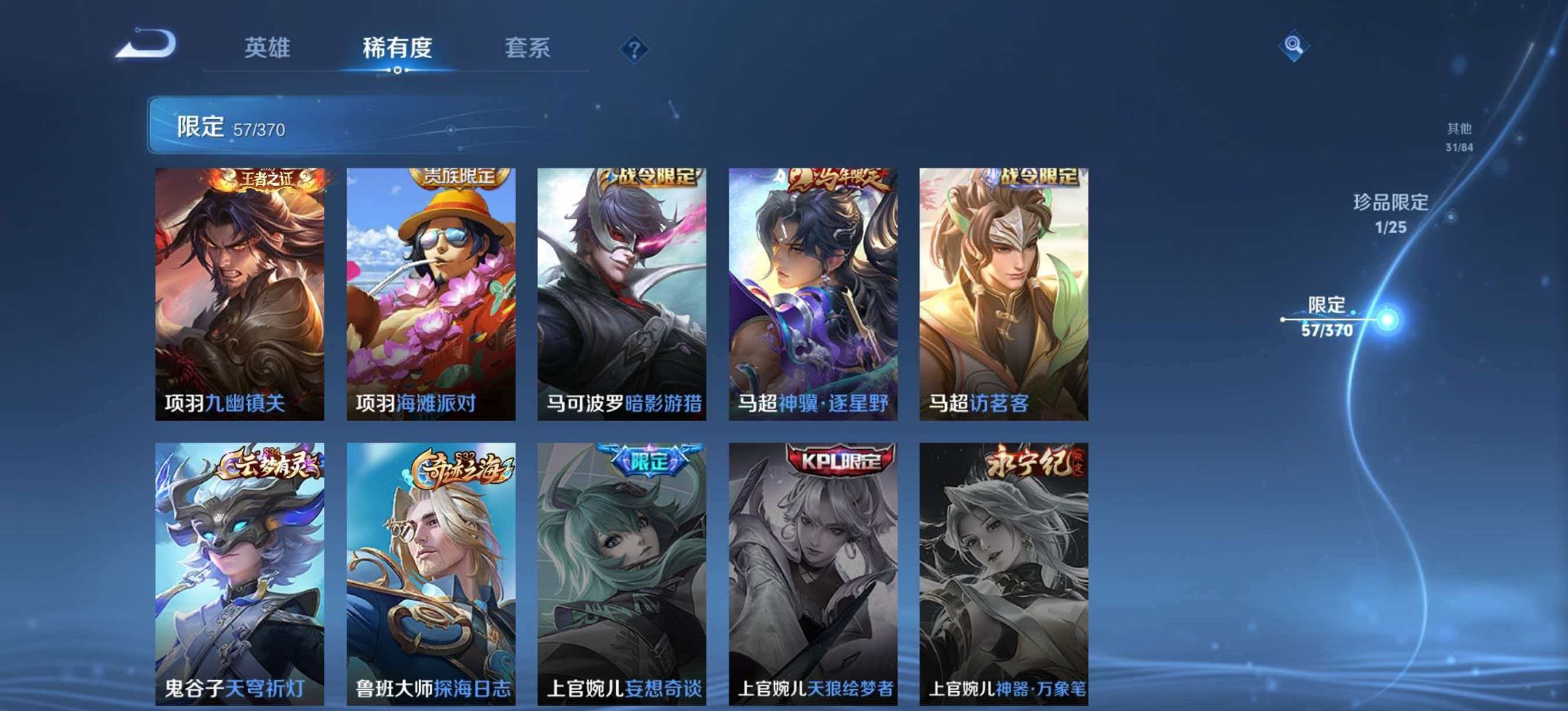The width and height of the screenshot is (1568, 711).
Task: Select 其他 31/84 category at top right
Action: pos(1459,134)
